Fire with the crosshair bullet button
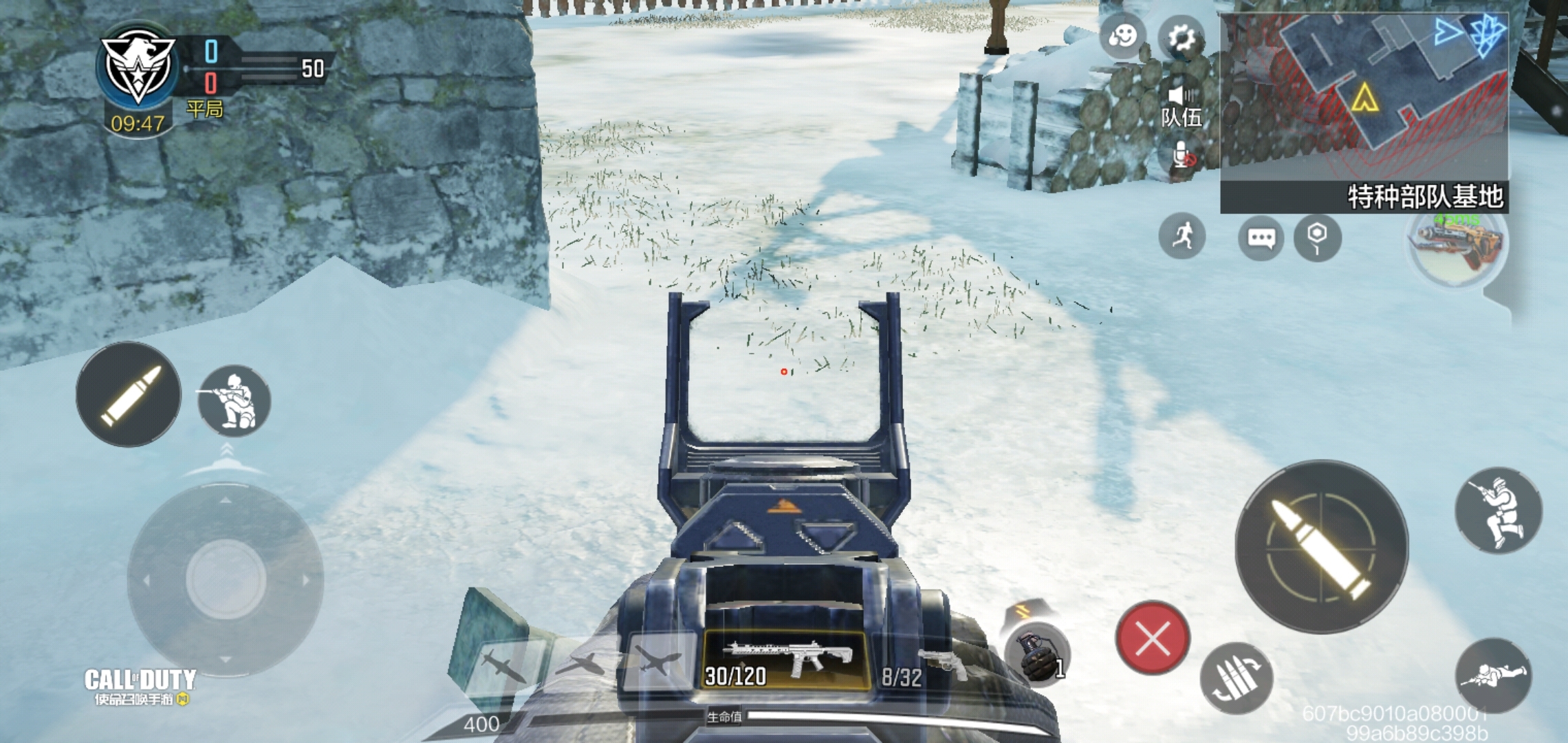The width and height of the screenshot is (1568, 743). click(1321, 547)
